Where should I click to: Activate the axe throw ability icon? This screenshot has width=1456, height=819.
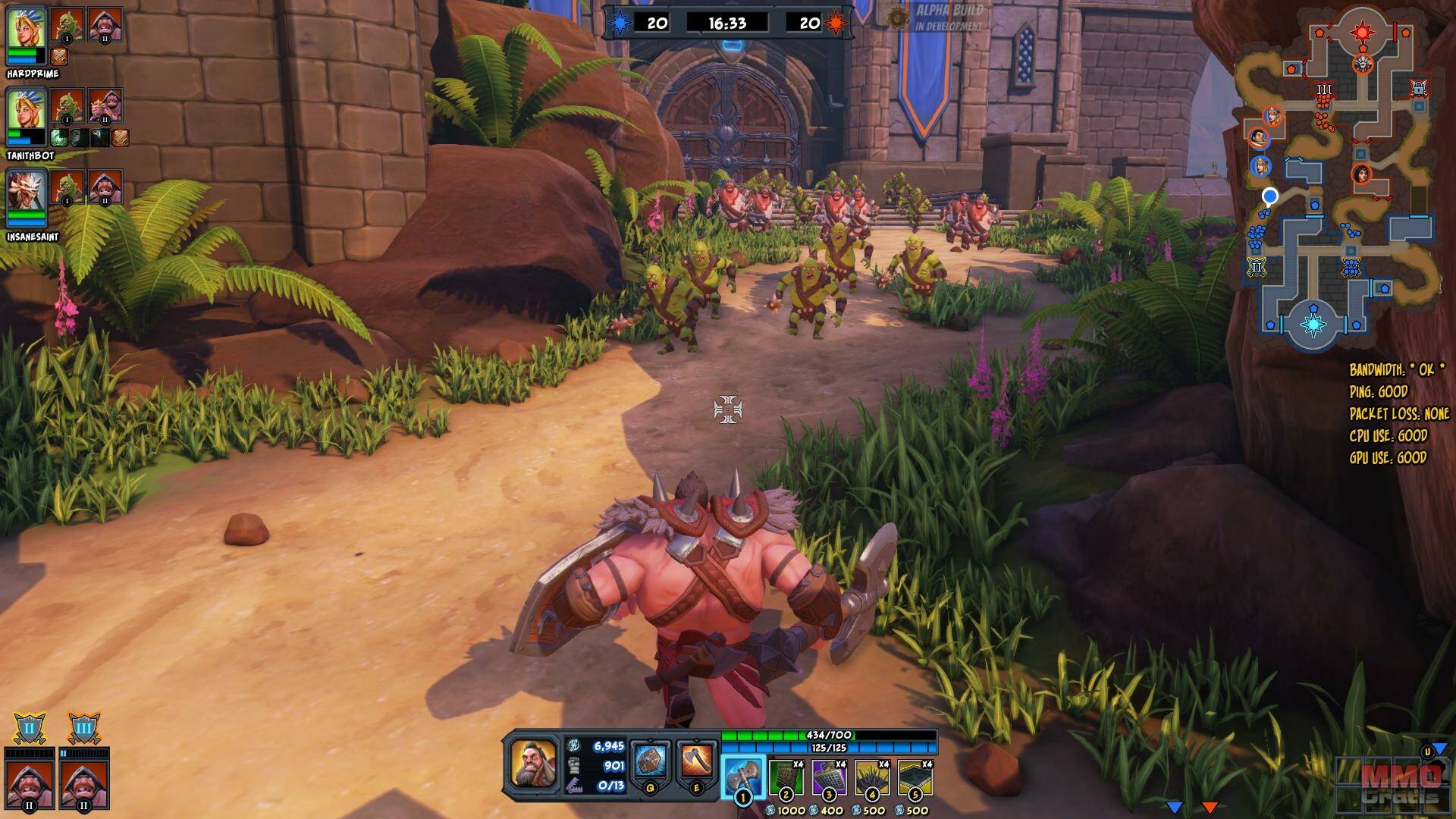(697, 761)
